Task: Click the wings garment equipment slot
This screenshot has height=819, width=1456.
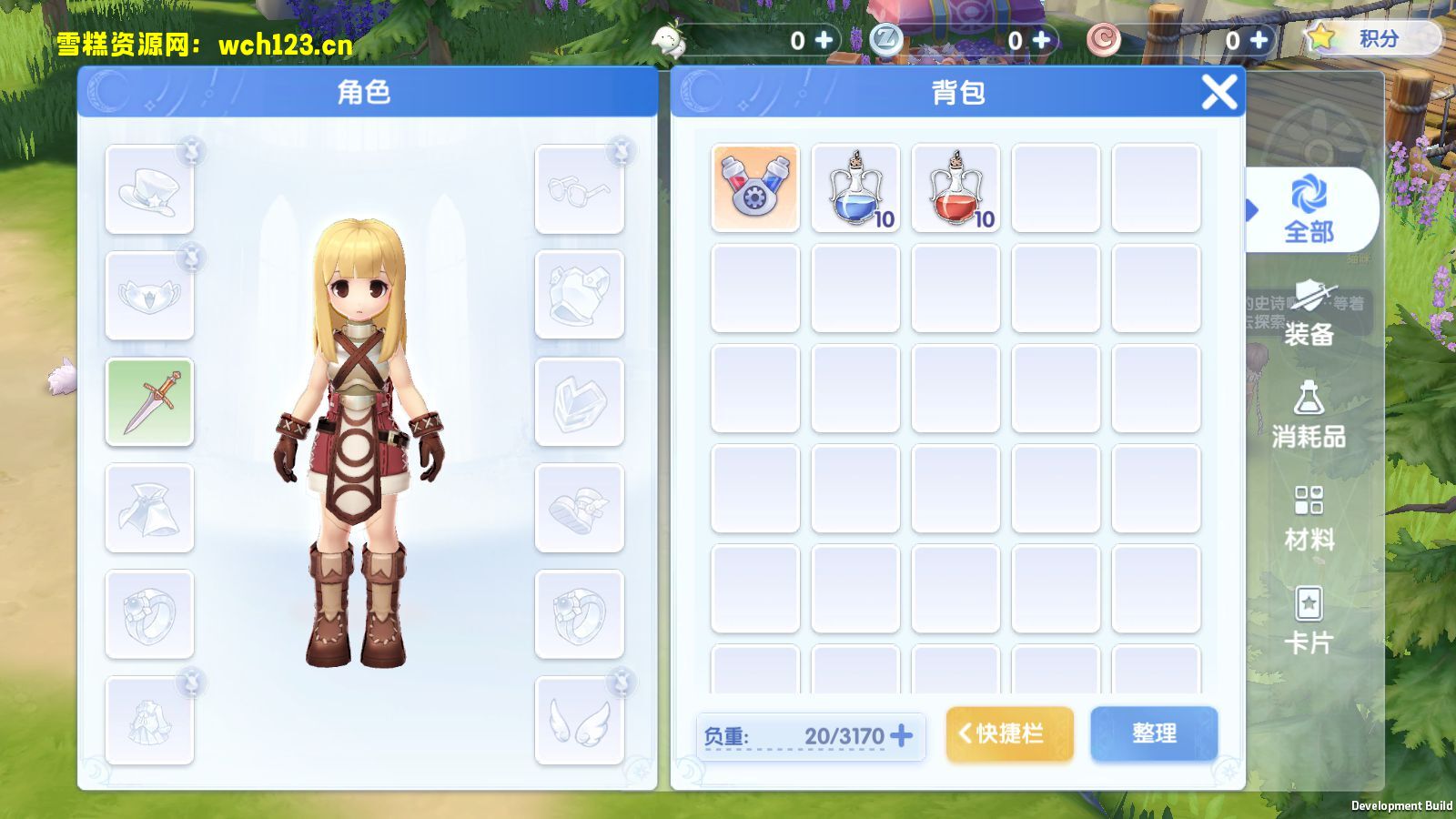Action: 580,718
